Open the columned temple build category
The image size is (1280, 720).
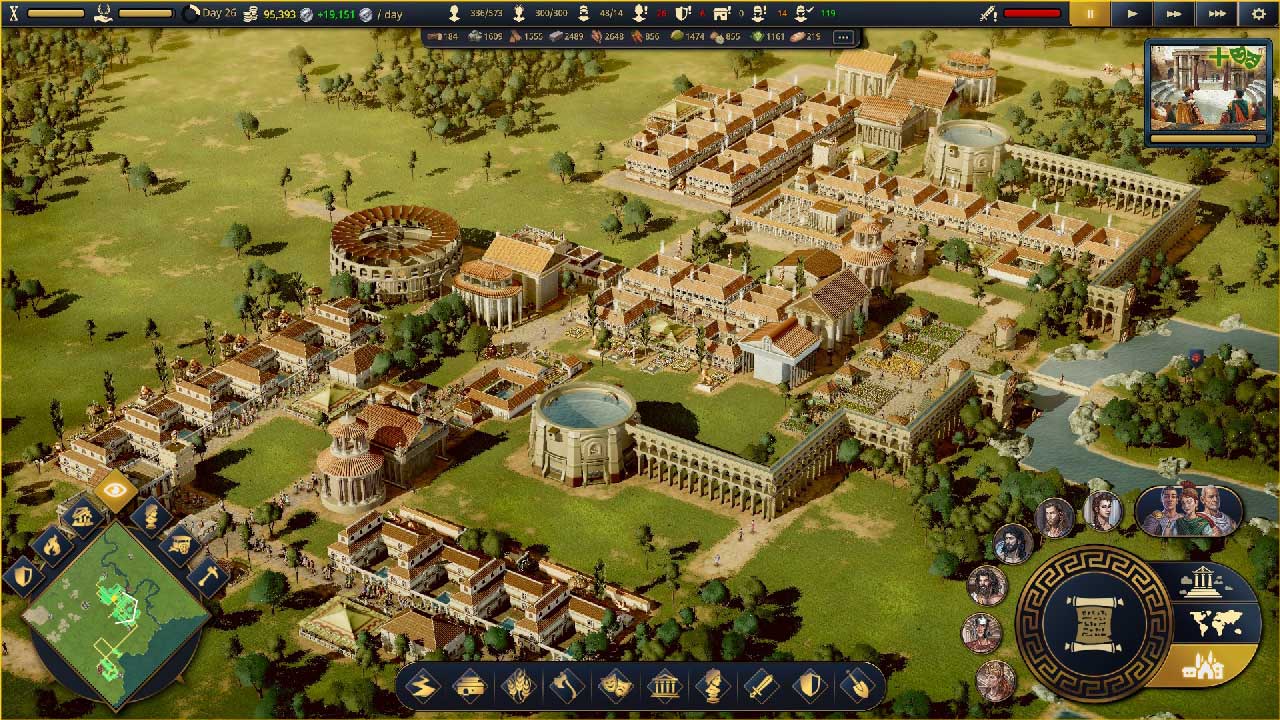click(x=664, y=686)
